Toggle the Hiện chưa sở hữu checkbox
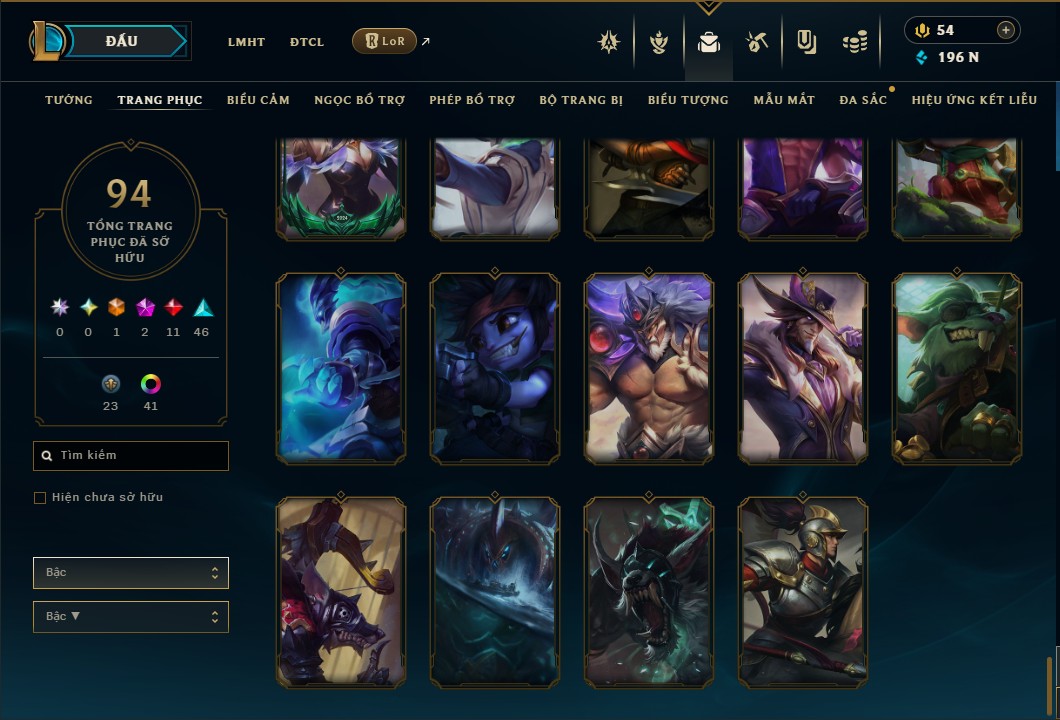The width and height of the screenshot is (1060, 720). pos(40,498)
